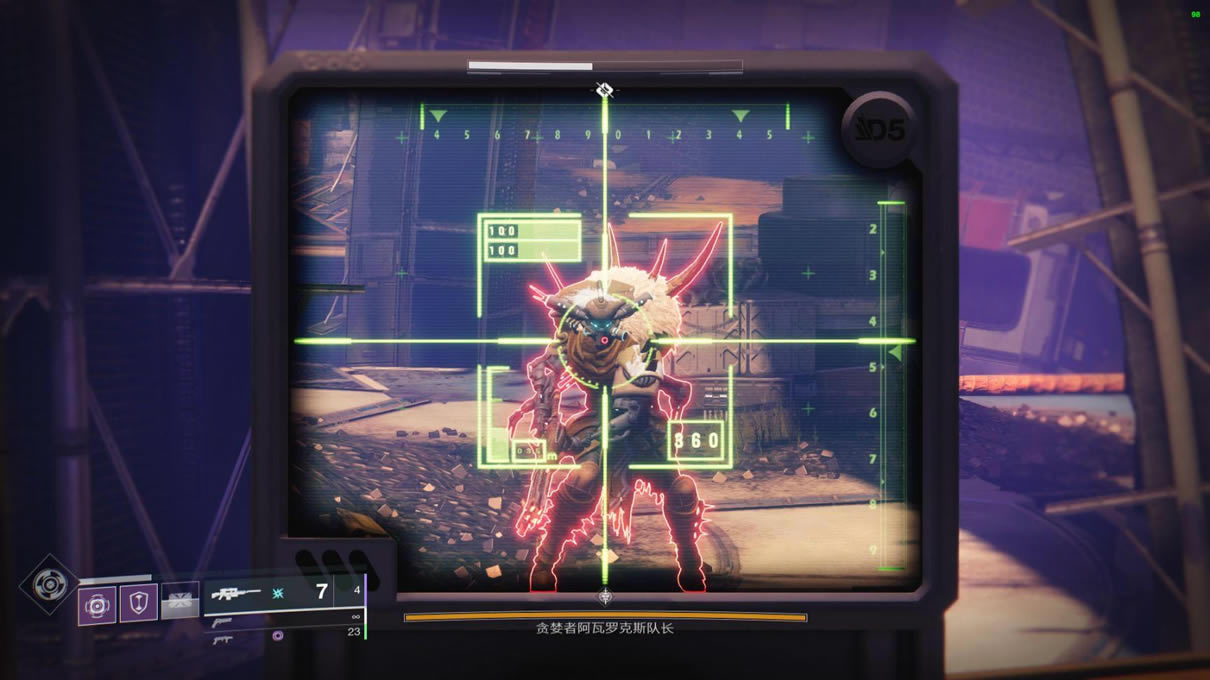1210x680 pixels.
Task: Use the void grenade ability icon
Action: [98, 605]
